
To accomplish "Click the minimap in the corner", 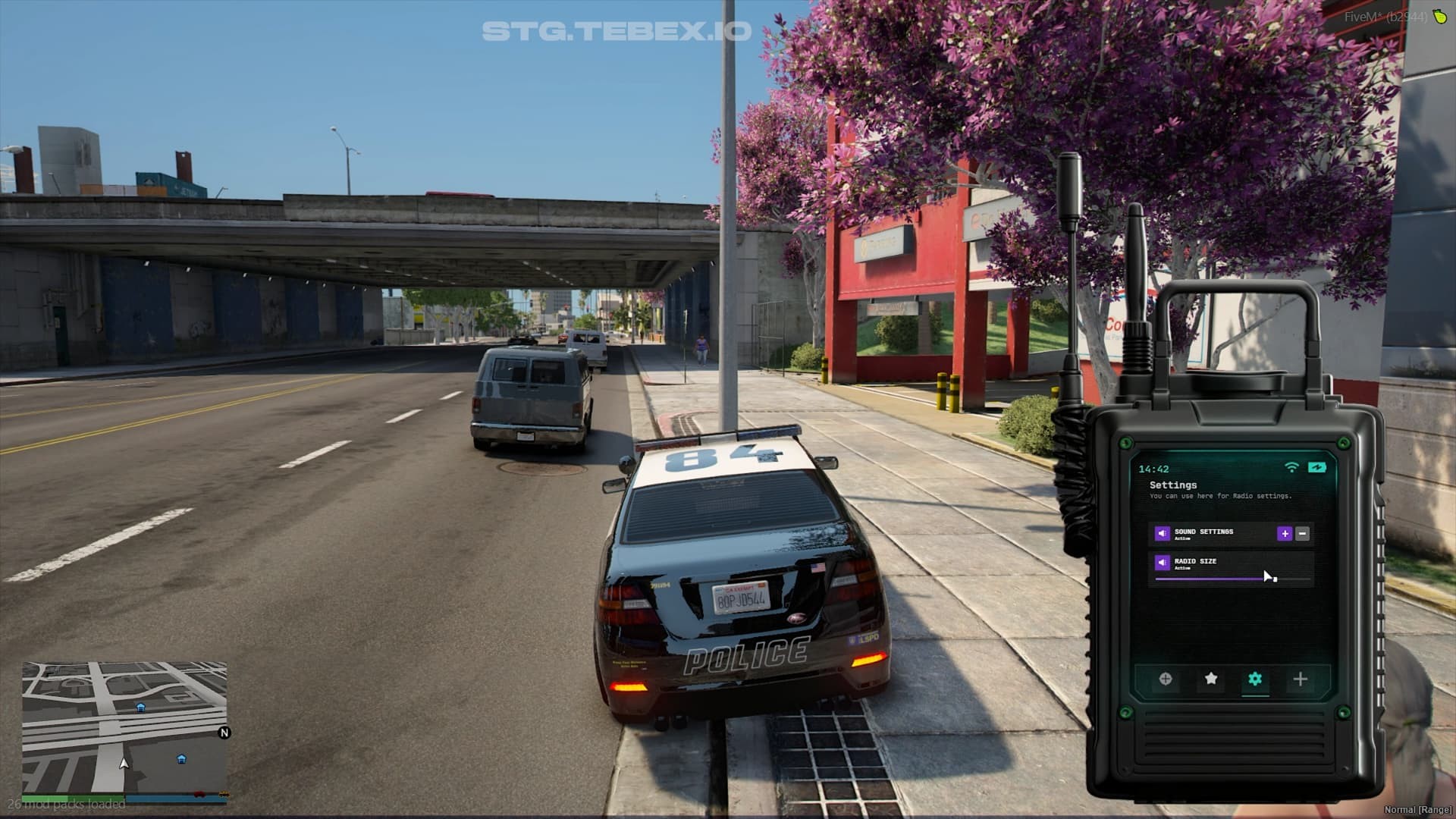I will [x=124, y=728].
